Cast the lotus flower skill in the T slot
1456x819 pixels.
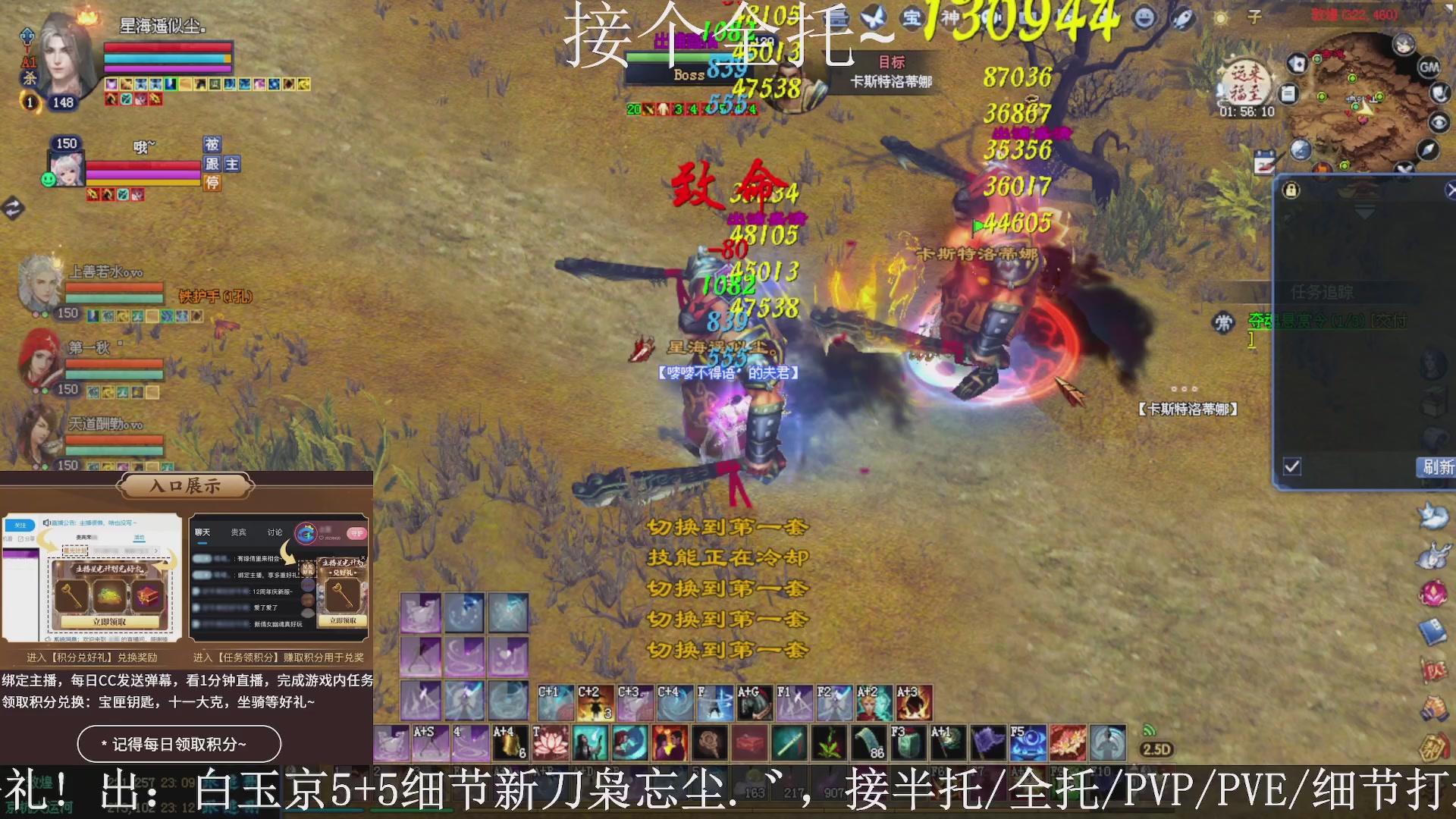(x=551, y=743)
